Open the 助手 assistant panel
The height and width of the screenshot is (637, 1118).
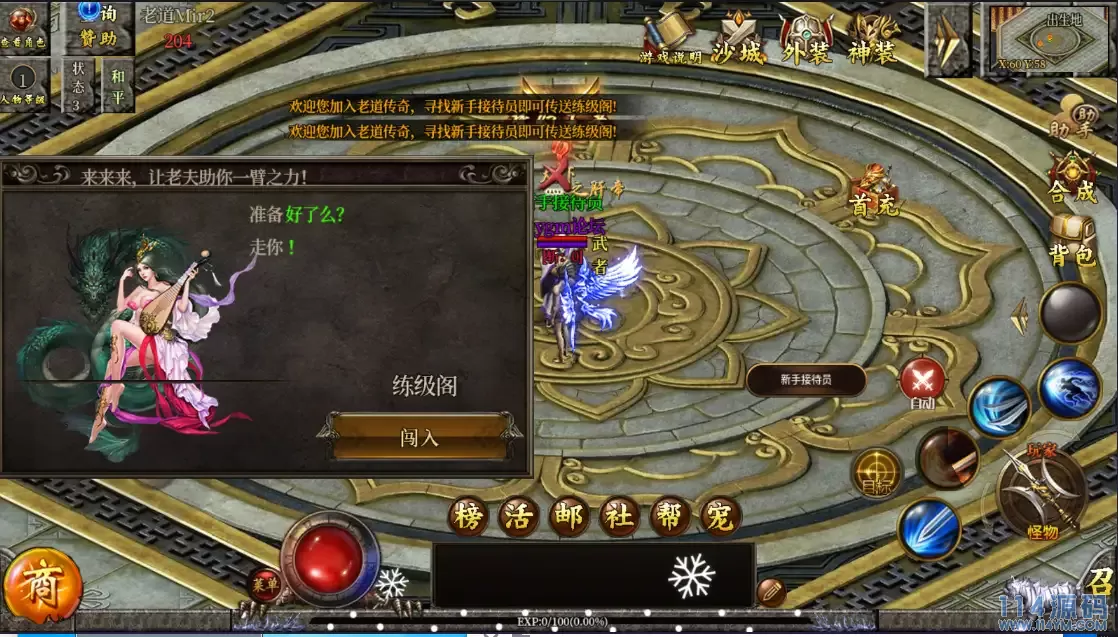tap(1071, 117)
